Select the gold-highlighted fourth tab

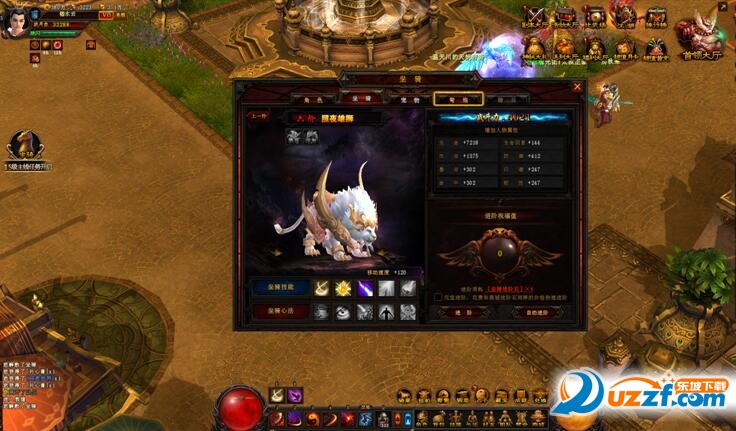(458, 99)
